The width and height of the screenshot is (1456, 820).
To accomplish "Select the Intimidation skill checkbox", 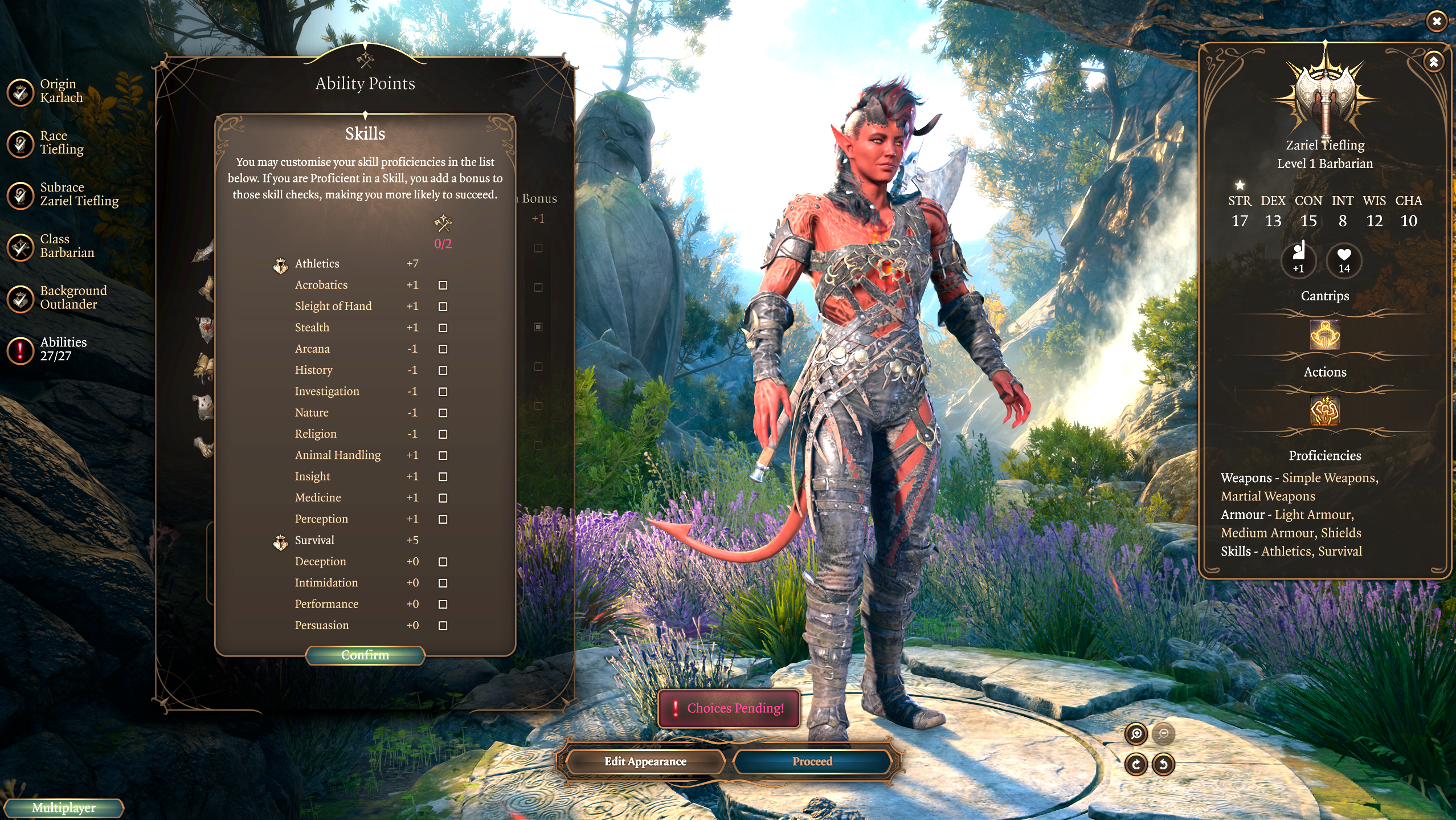I will pos(443,583).
